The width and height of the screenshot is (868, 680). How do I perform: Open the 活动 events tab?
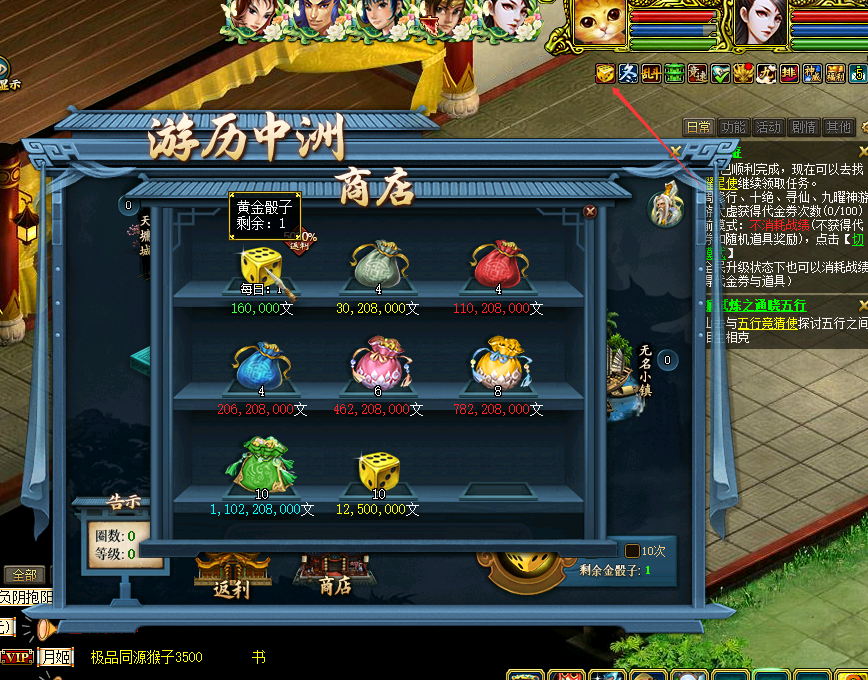tap(768, 127)
